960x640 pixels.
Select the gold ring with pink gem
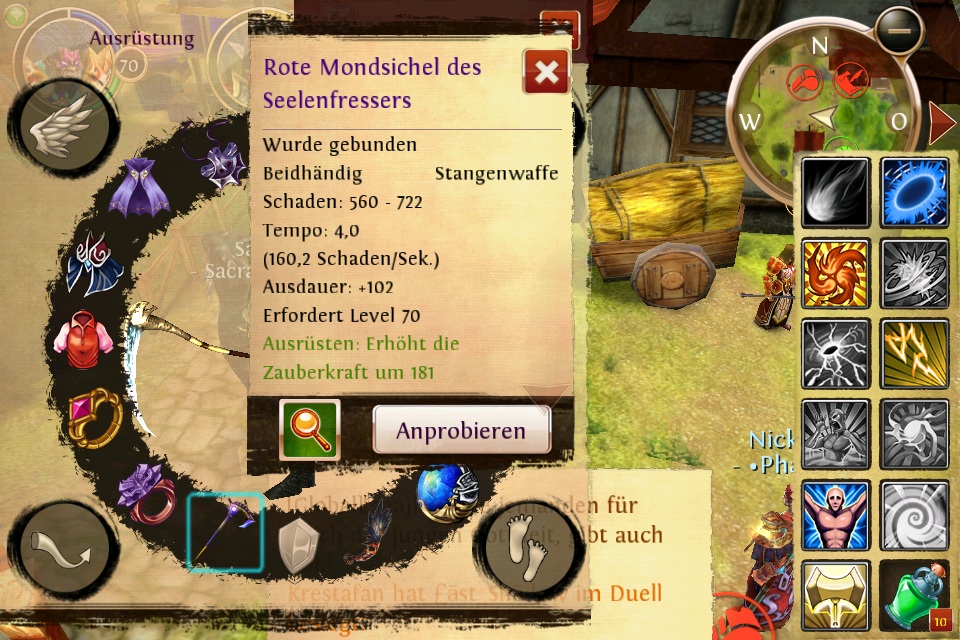(94, 416)
